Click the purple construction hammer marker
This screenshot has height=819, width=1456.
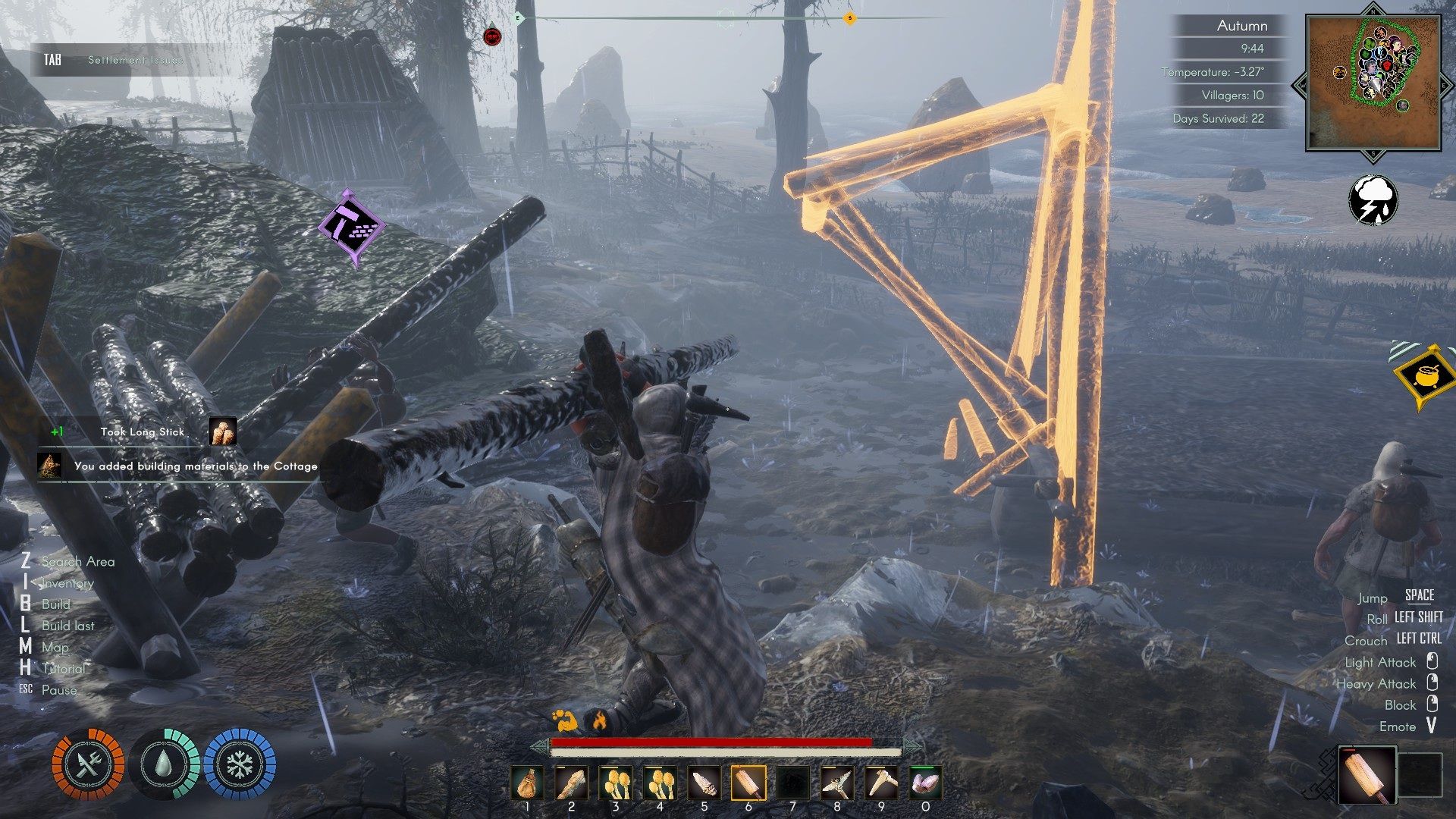350,227
